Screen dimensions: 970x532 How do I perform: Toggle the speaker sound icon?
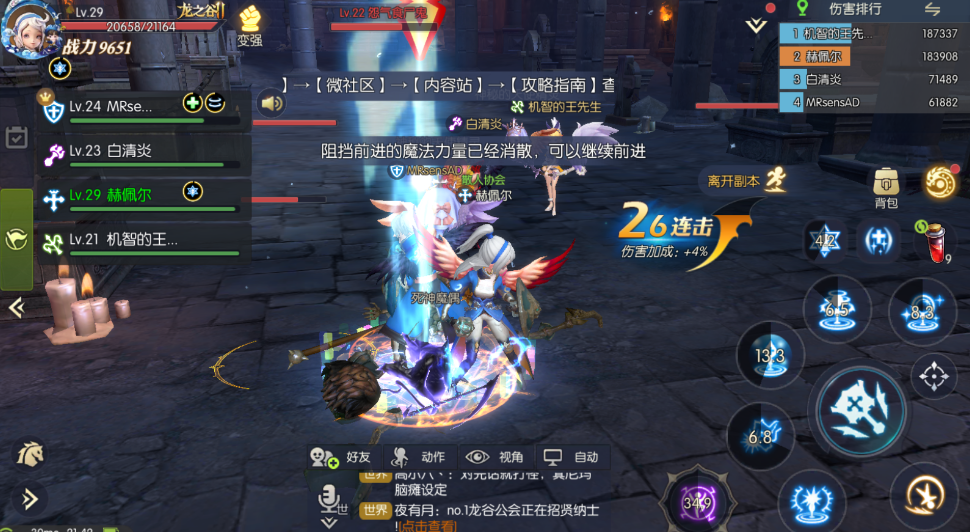tap(270, 102)
